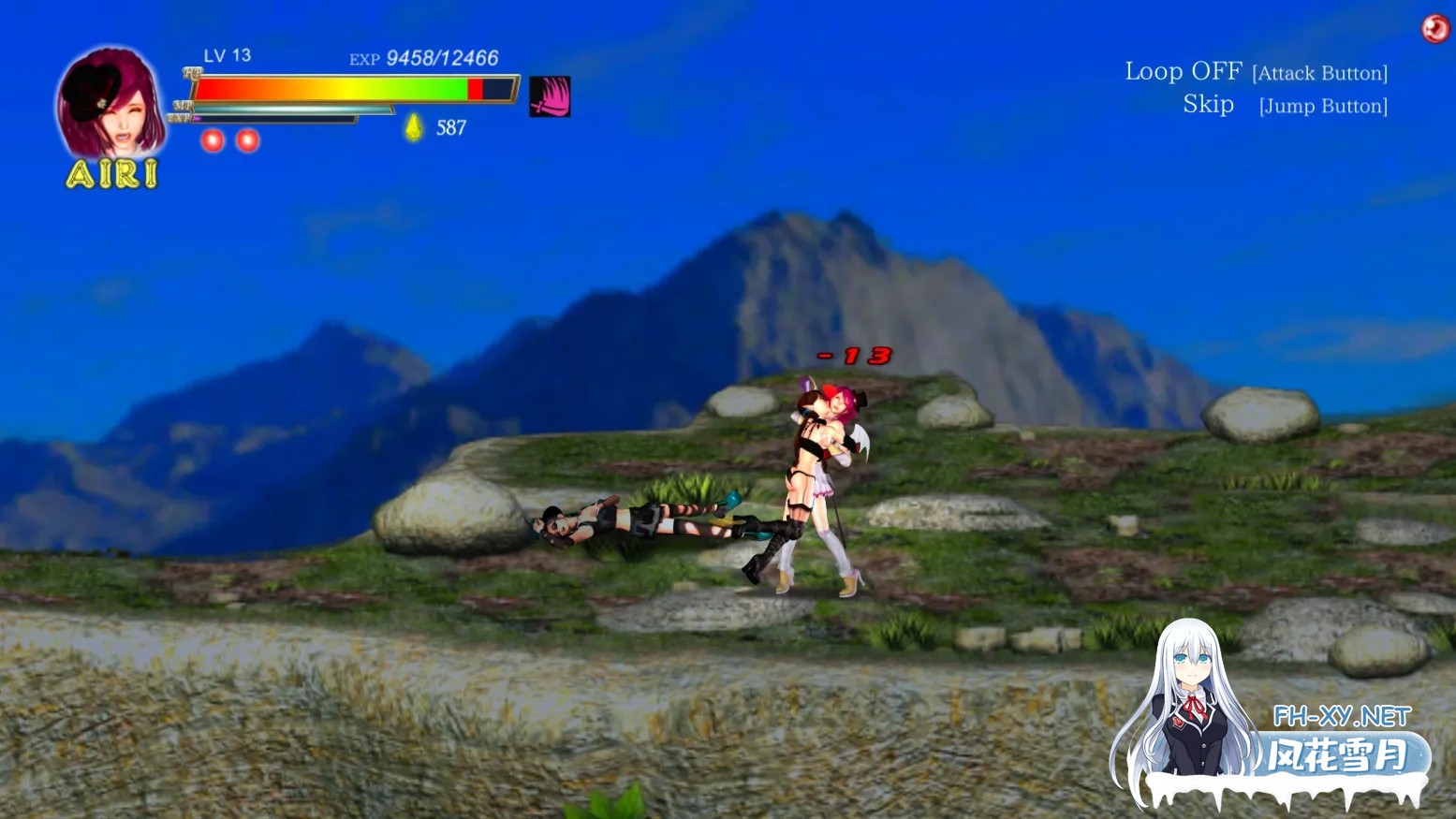Choose Skip to end the scene
This screenshot has height=819, width=1456.
[1208, 105]
